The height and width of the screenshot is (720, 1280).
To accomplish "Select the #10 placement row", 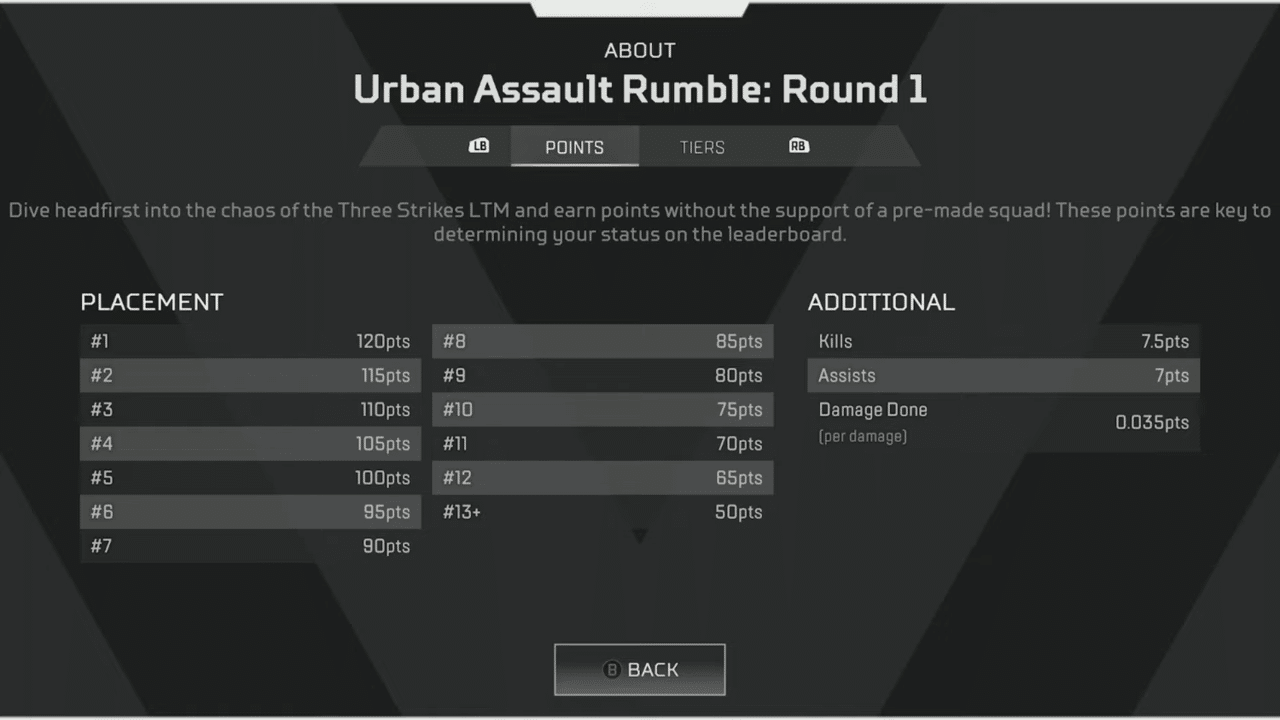I will point(603,409).
